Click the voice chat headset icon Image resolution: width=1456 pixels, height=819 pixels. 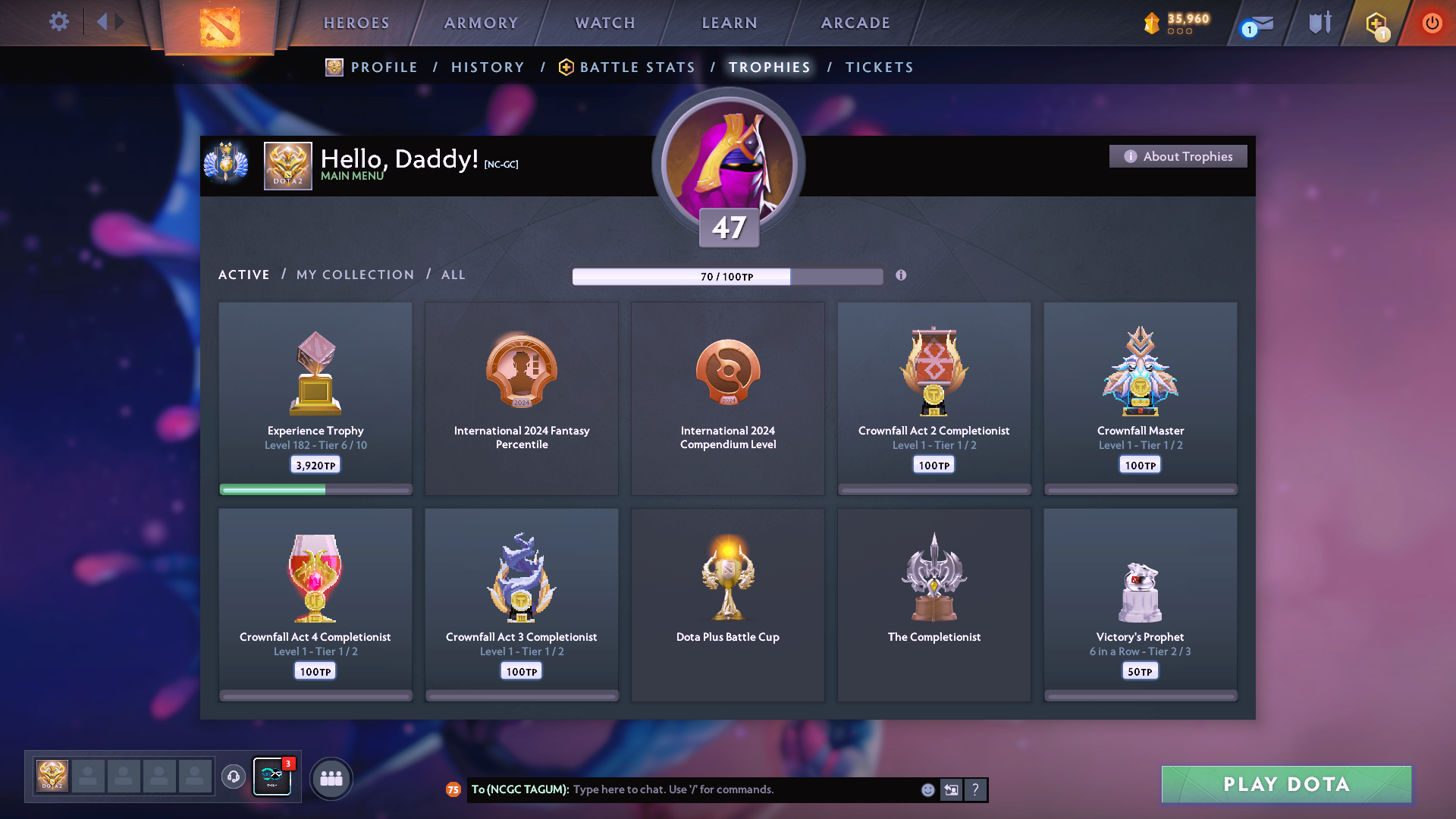pos(233,777)
